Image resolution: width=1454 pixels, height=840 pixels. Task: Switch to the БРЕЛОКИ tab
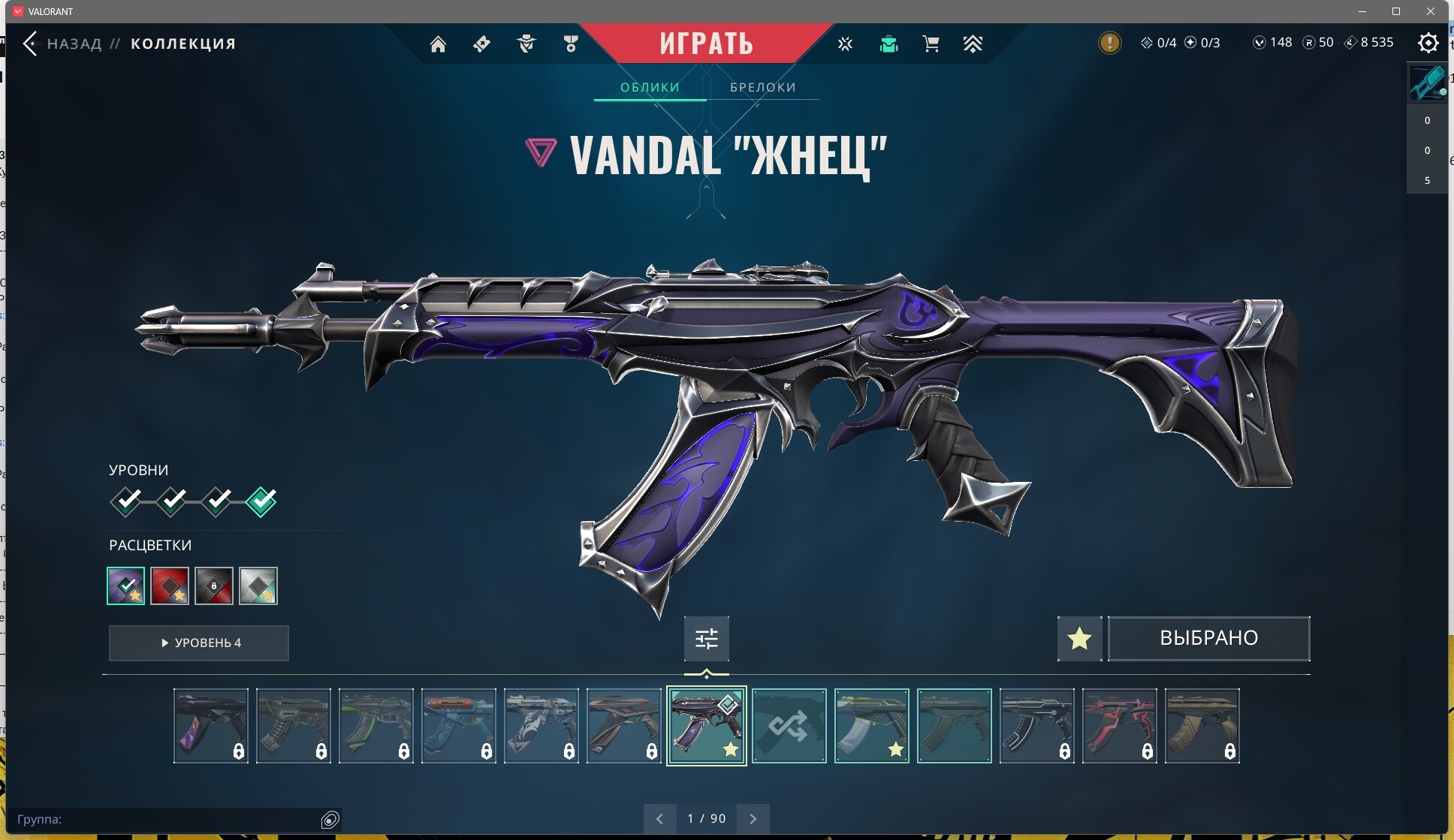pyautogui.click(x=762, y=87)
